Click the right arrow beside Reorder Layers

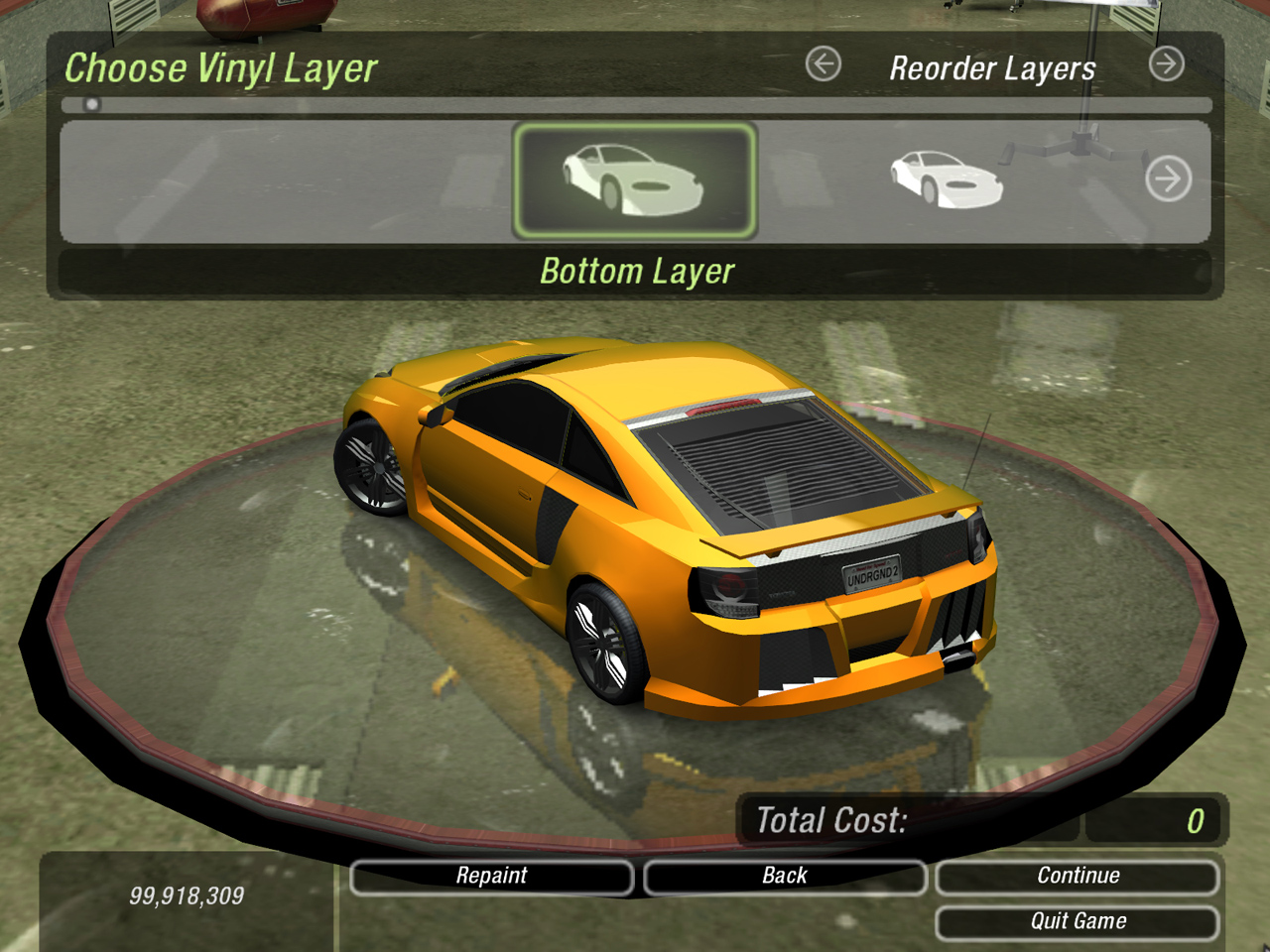tap(1166, 64)
